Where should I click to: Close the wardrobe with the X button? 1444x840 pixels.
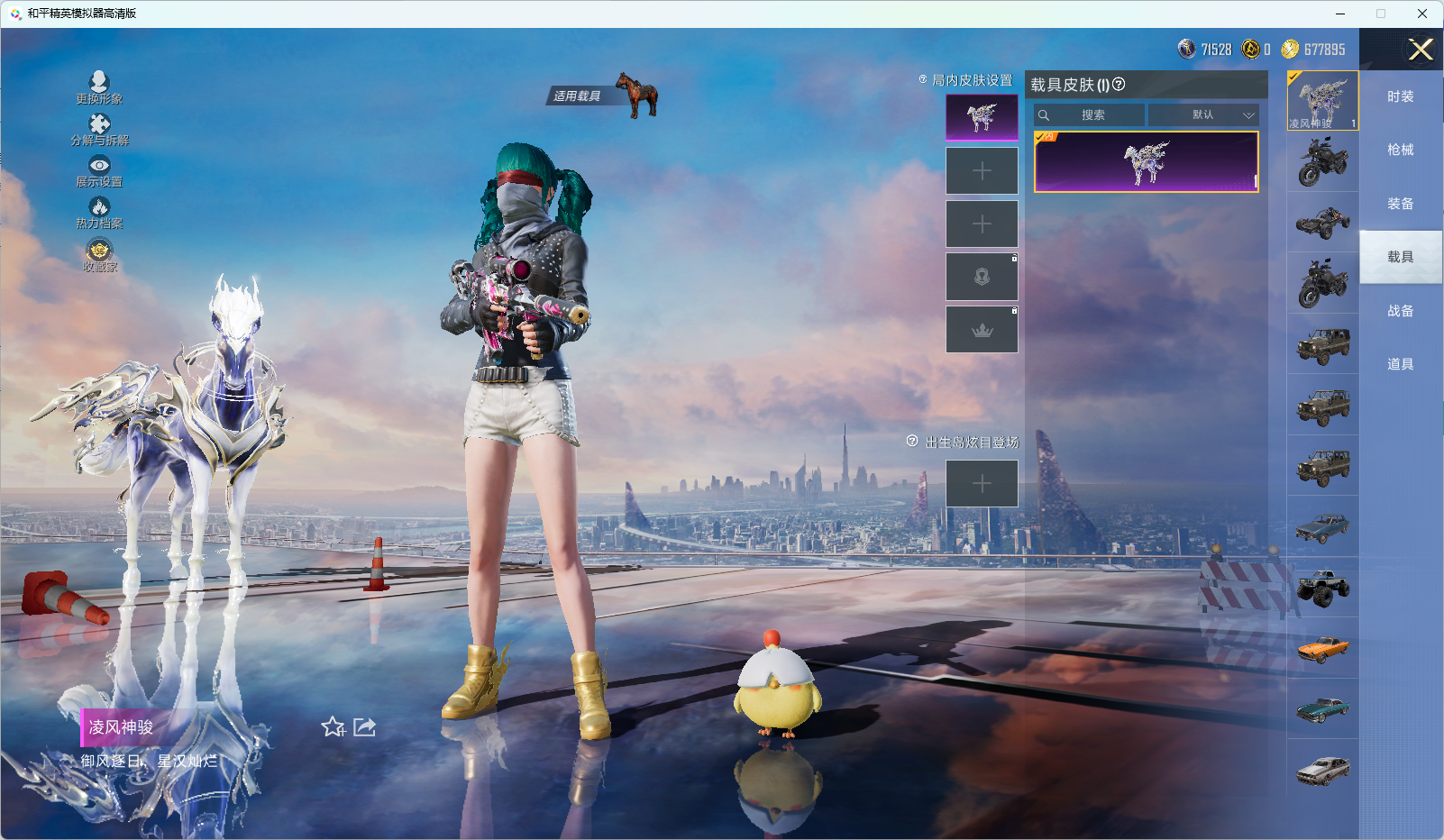[x=1421, y=50]
